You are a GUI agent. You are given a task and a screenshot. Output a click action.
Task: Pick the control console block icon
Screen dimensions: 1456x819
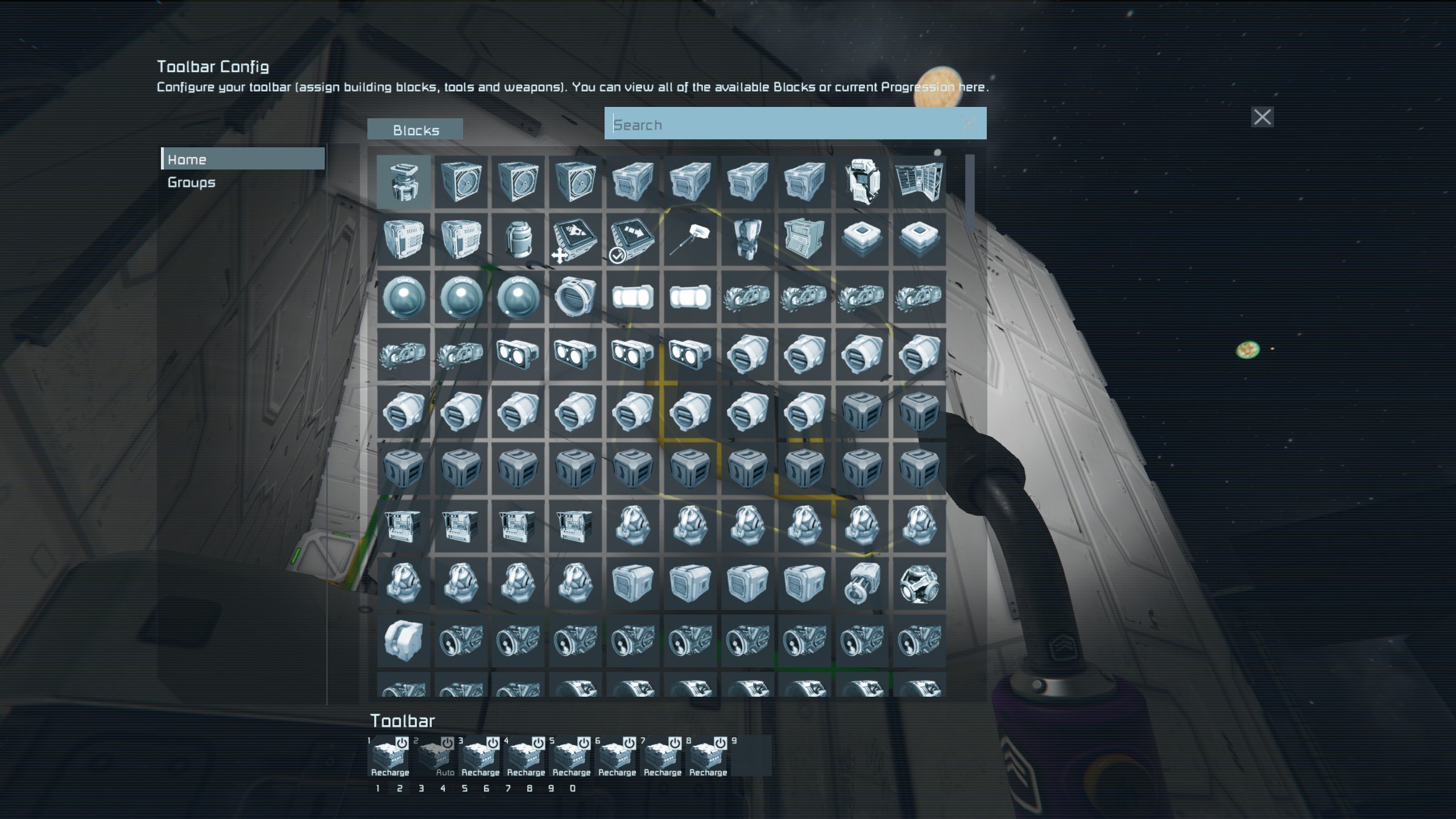click(x=804, y=239)
